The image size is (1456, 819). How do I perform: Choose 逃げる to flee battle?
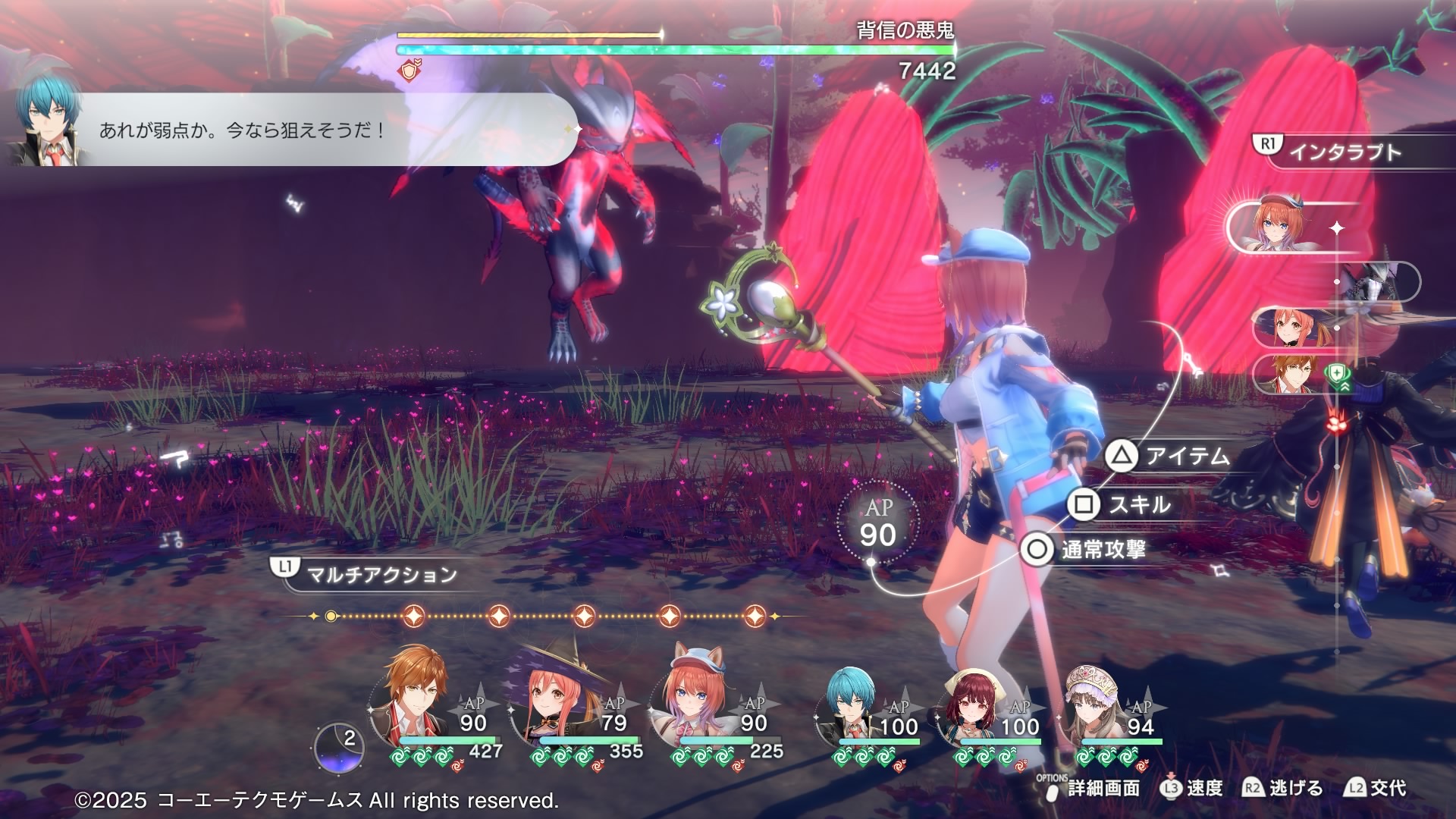point(1283,789)
